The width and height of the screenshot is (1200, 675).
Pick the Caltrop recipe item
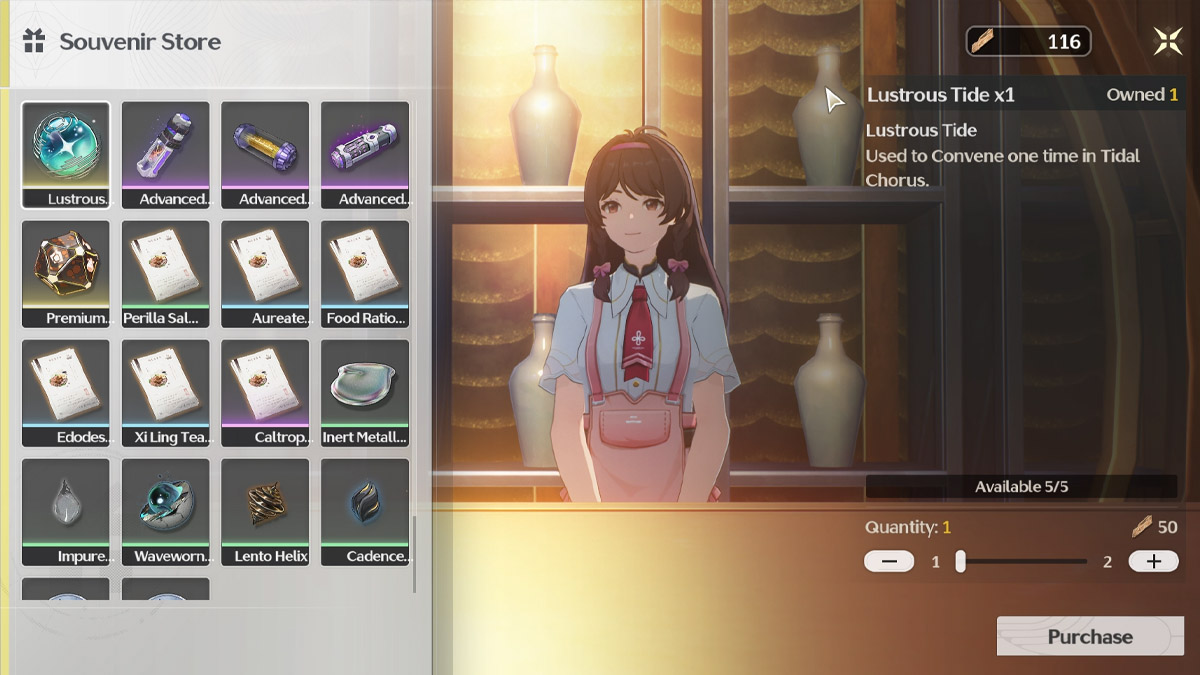[265, 392]
